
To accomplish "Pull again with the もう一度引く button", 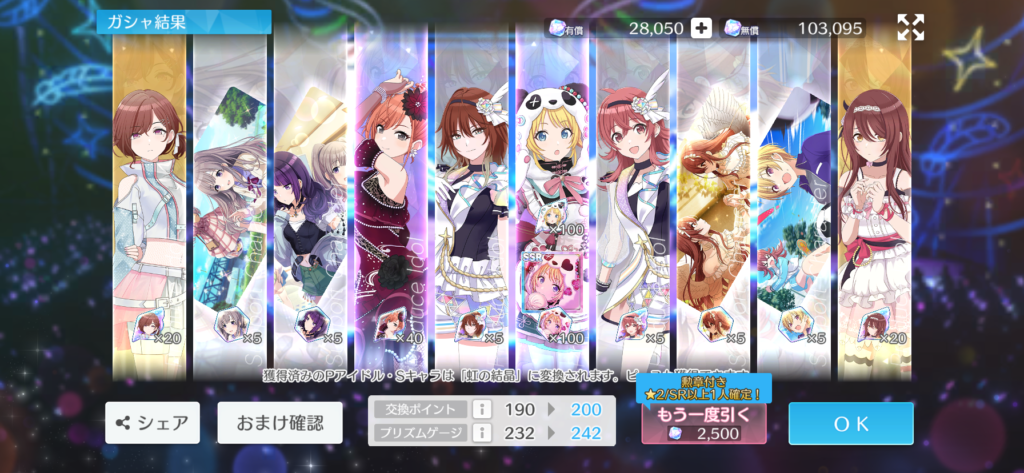I will point(704,423).
